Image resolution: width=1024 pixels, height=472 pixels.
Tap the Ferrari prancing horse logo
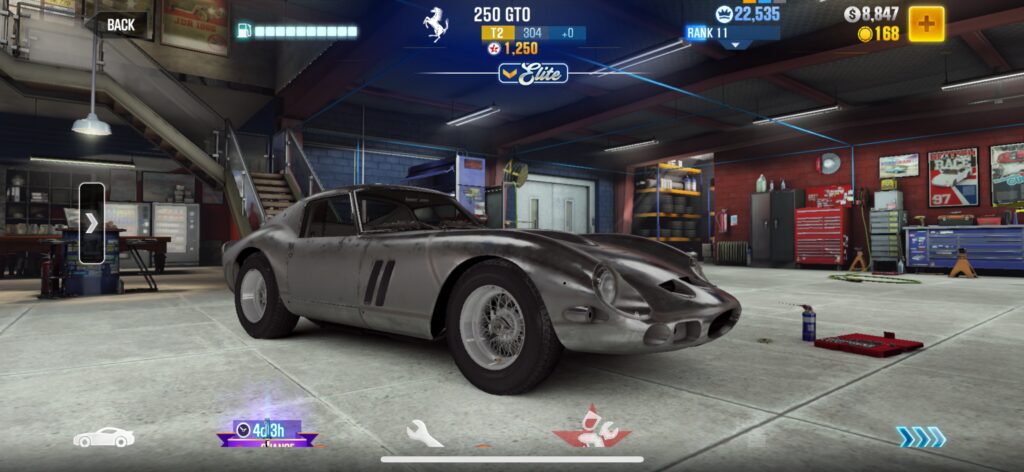tap(435, 25)
